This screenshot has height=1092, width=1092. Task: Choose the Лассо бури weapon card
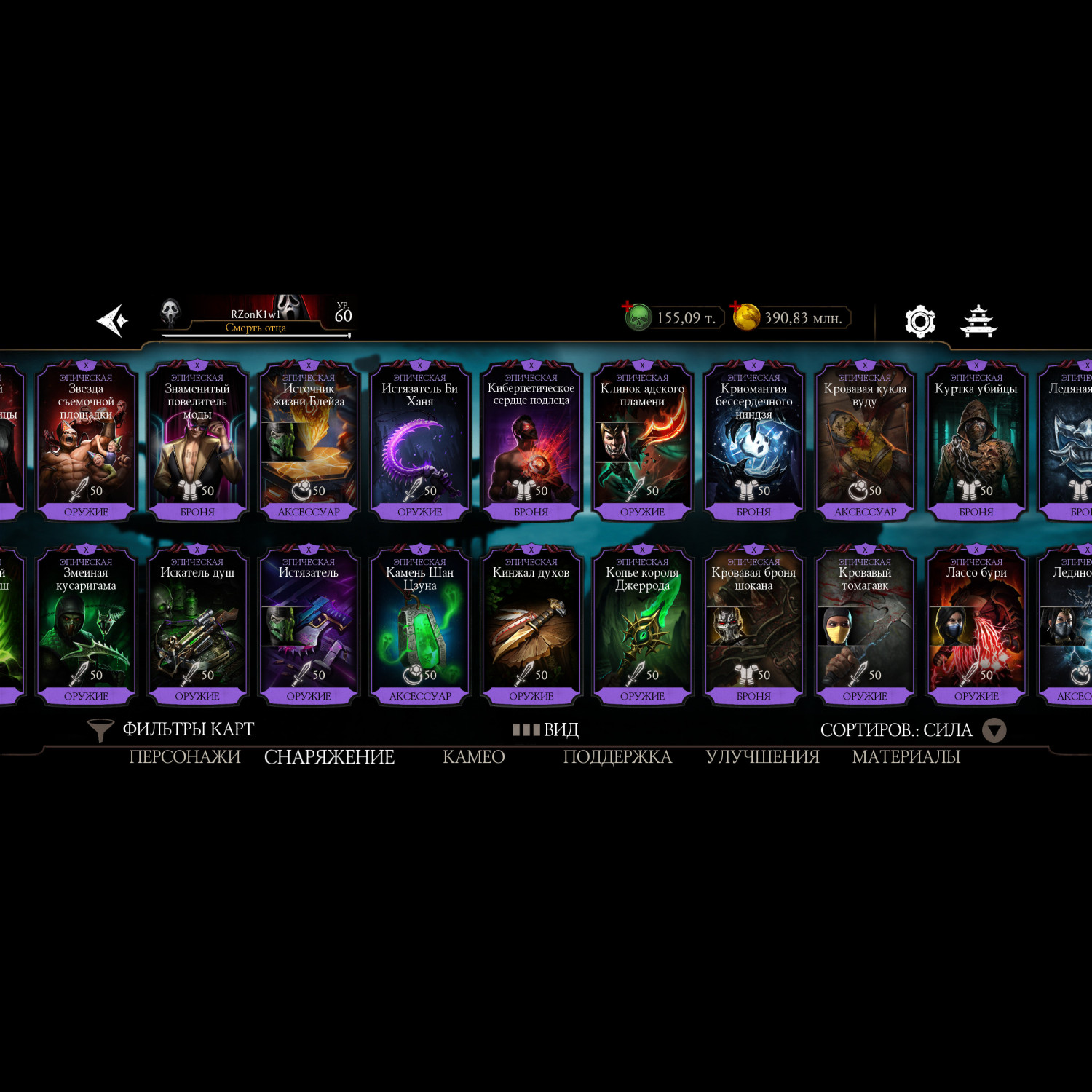[976, 625]
